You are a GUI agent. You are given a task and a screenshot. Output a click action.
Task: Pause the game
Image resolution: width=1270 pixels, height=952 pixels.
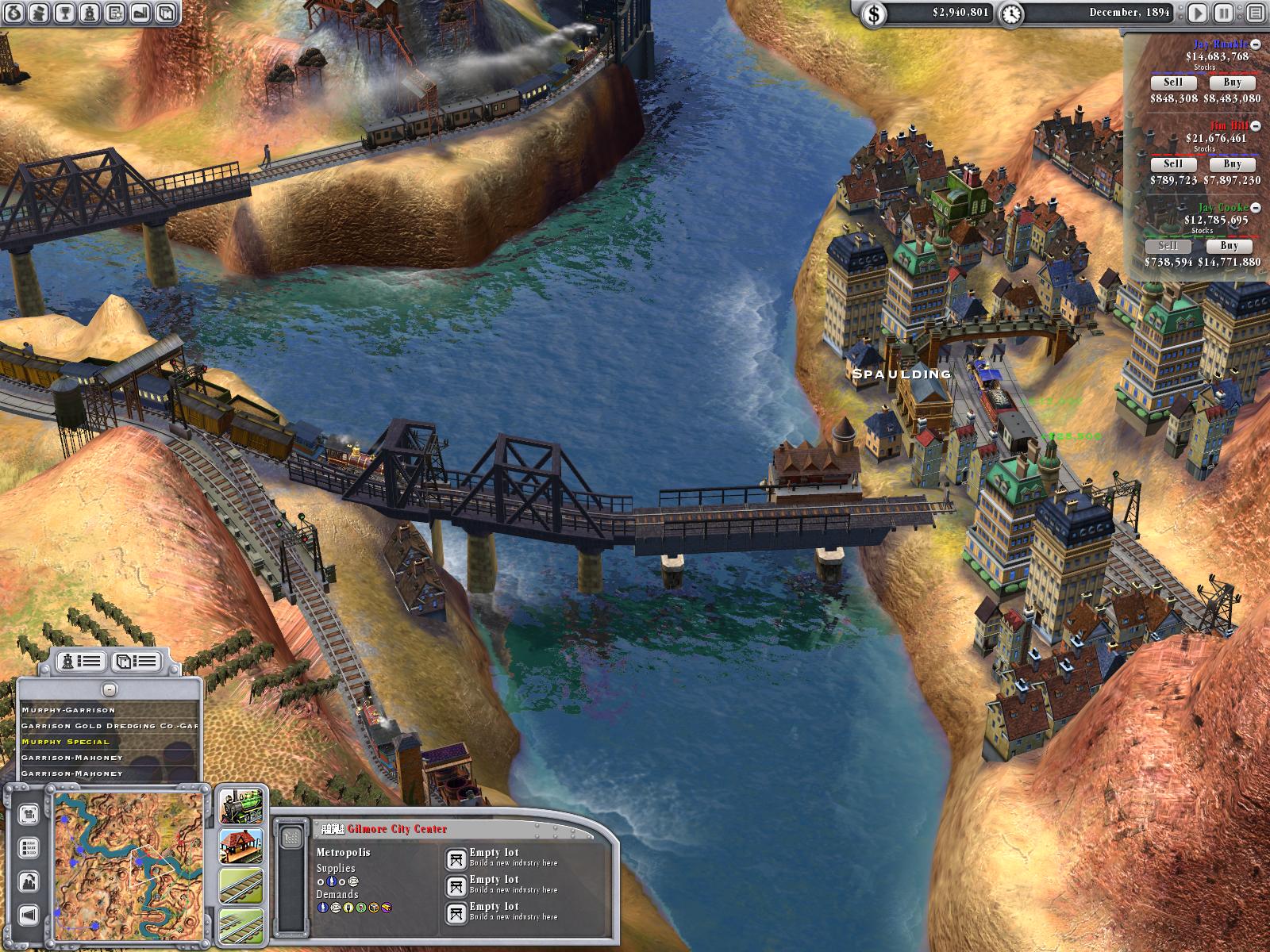tap(1224, 13)
